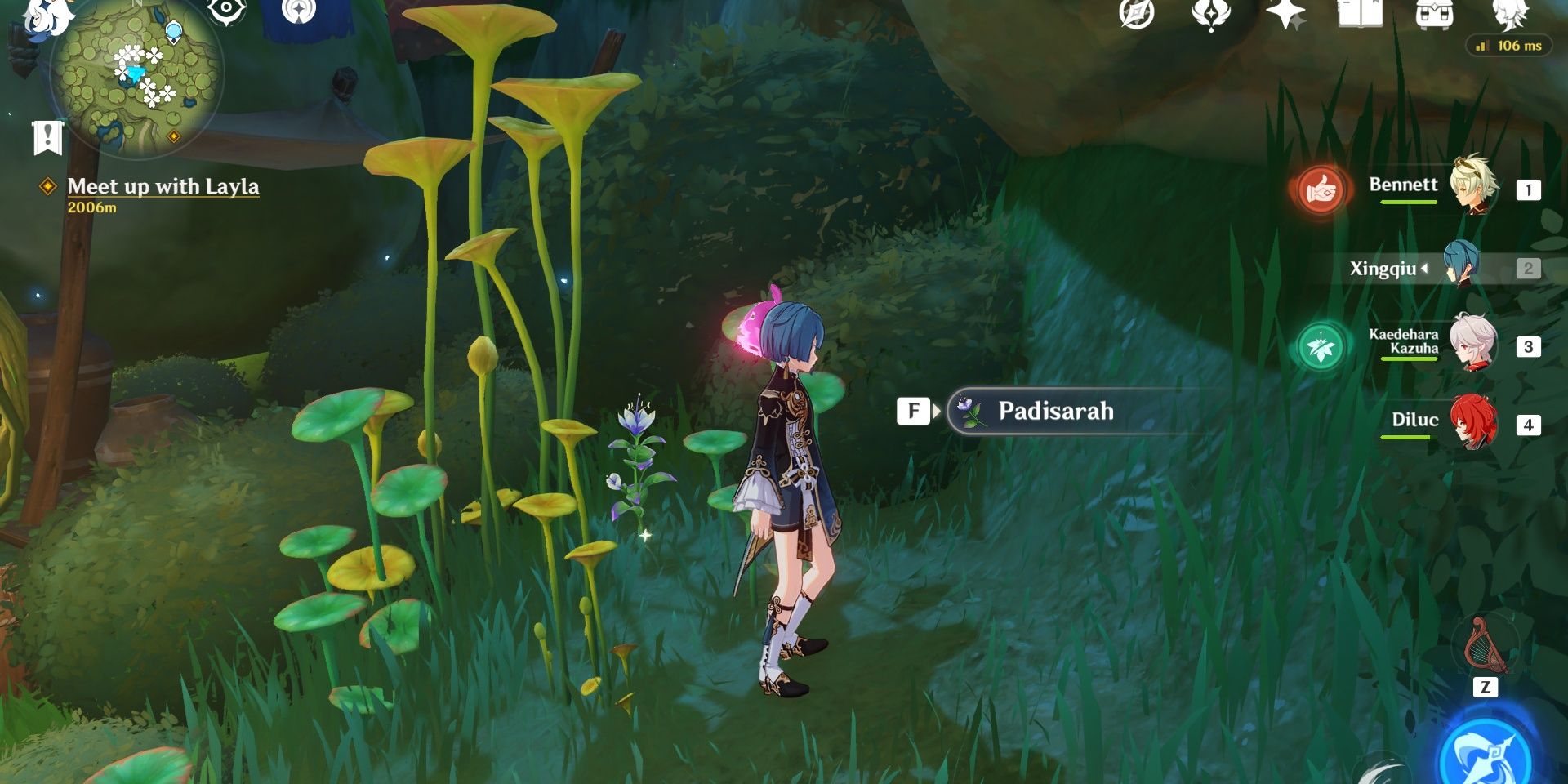Click the exclamation banner icon below the minimap
Viewport: 1568px width, 784px height.
coord(49,136)
